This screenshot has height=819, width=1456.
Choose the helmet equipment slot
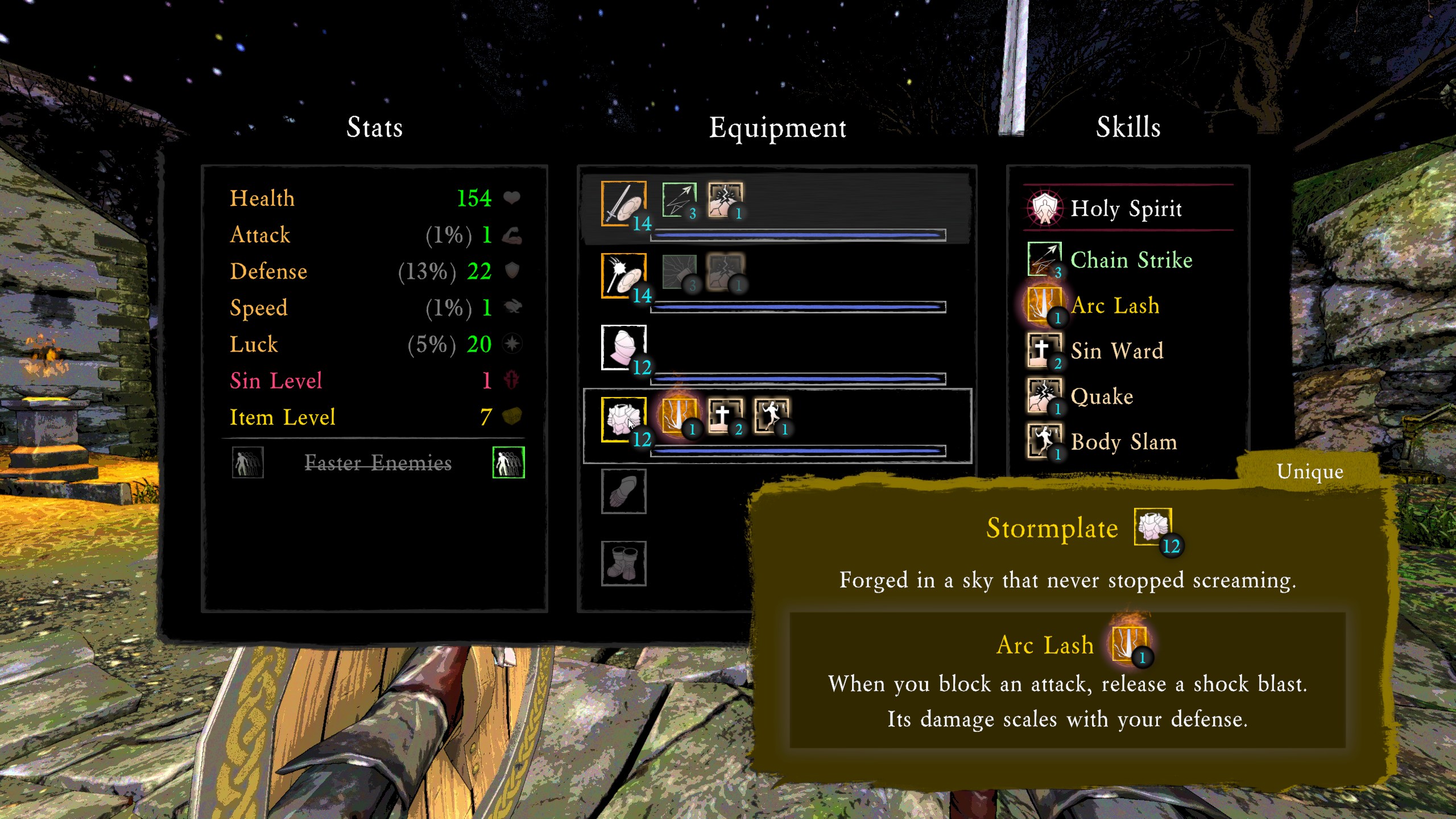coord(623,347)
